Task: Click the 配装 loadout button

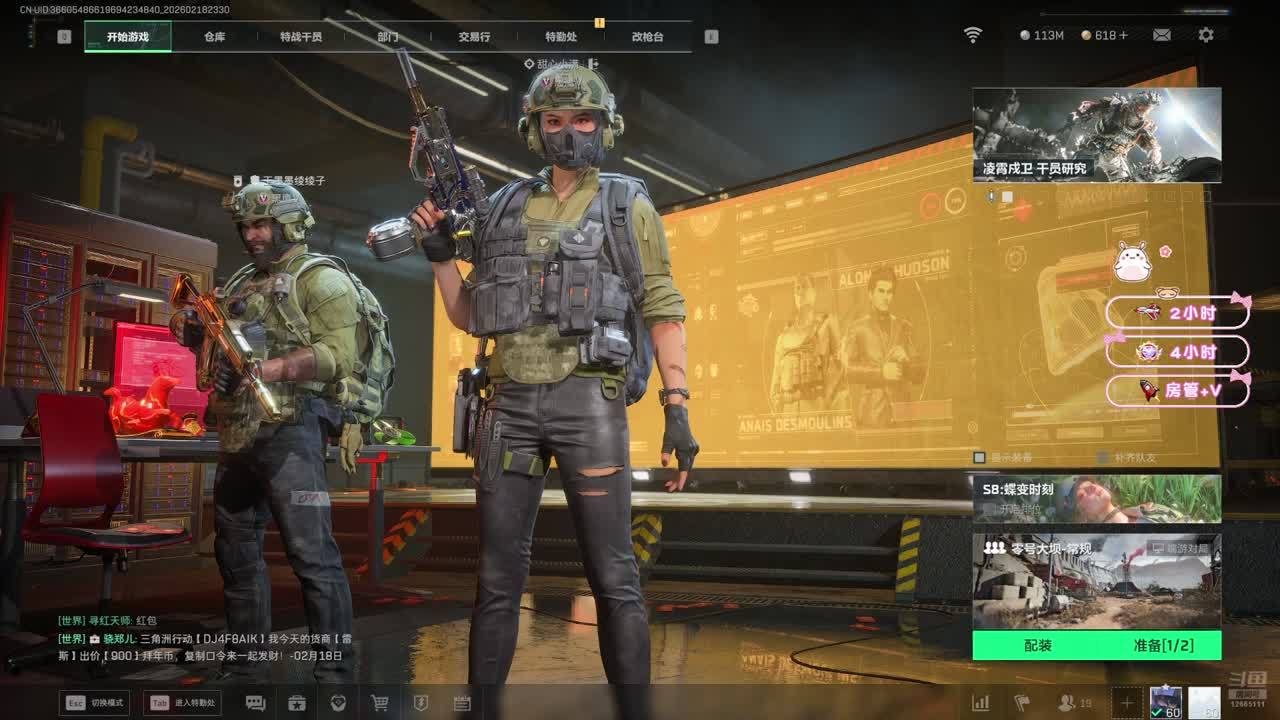Action: tap(1038, 646)
